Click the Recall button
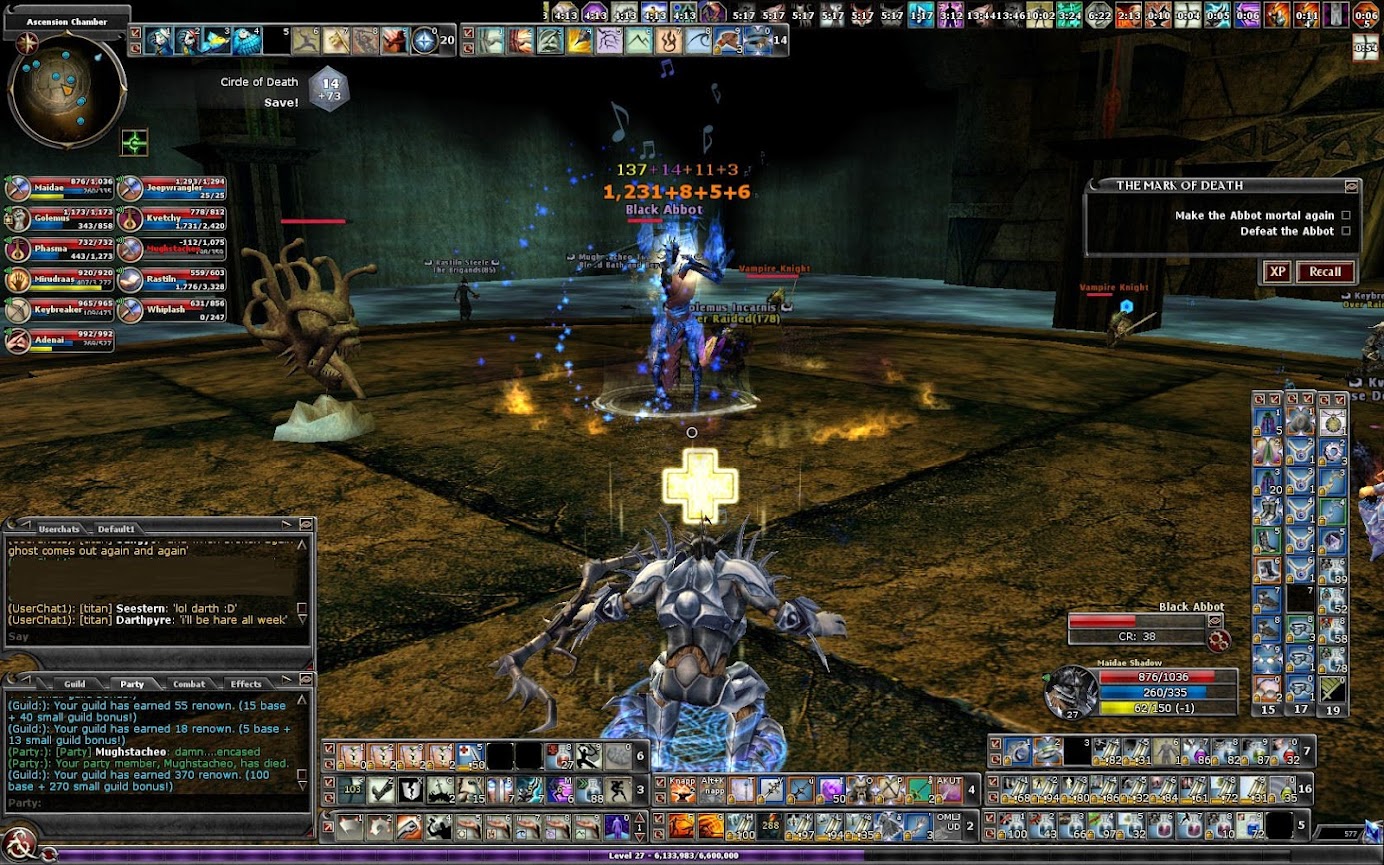 click(1325, 272)
